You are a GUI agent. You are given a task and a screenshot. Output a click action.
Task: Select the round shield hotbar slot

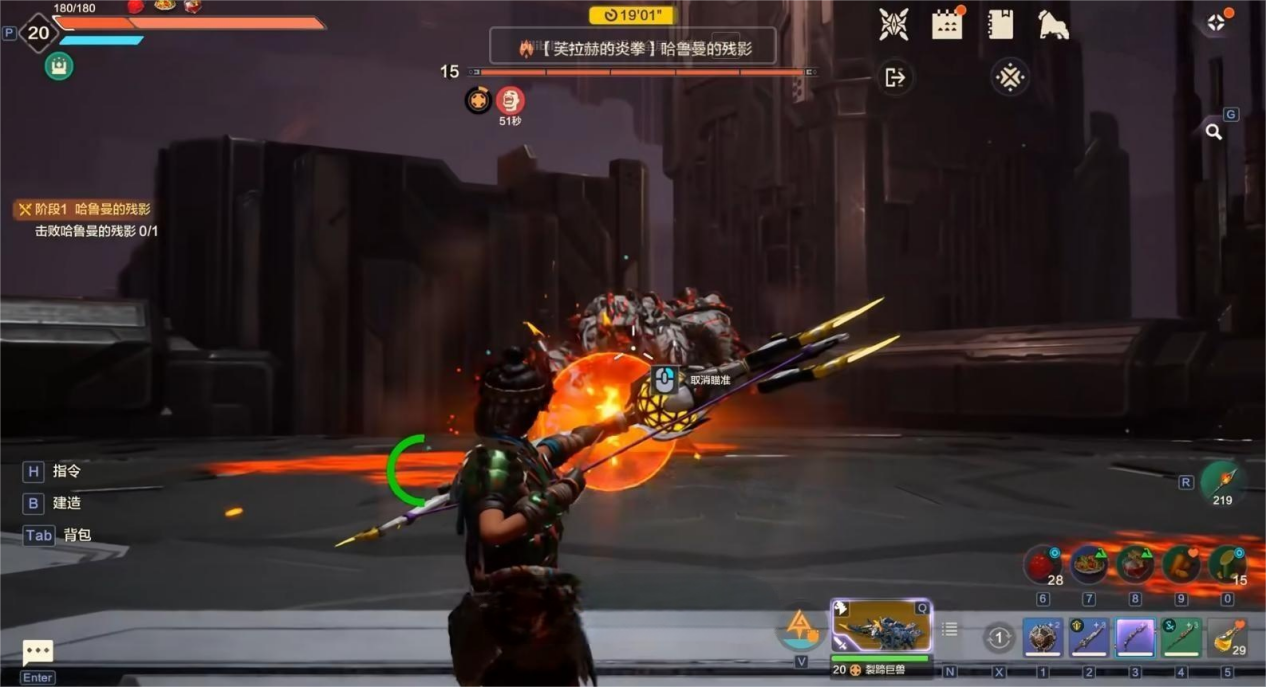(x=1043, y=637)
